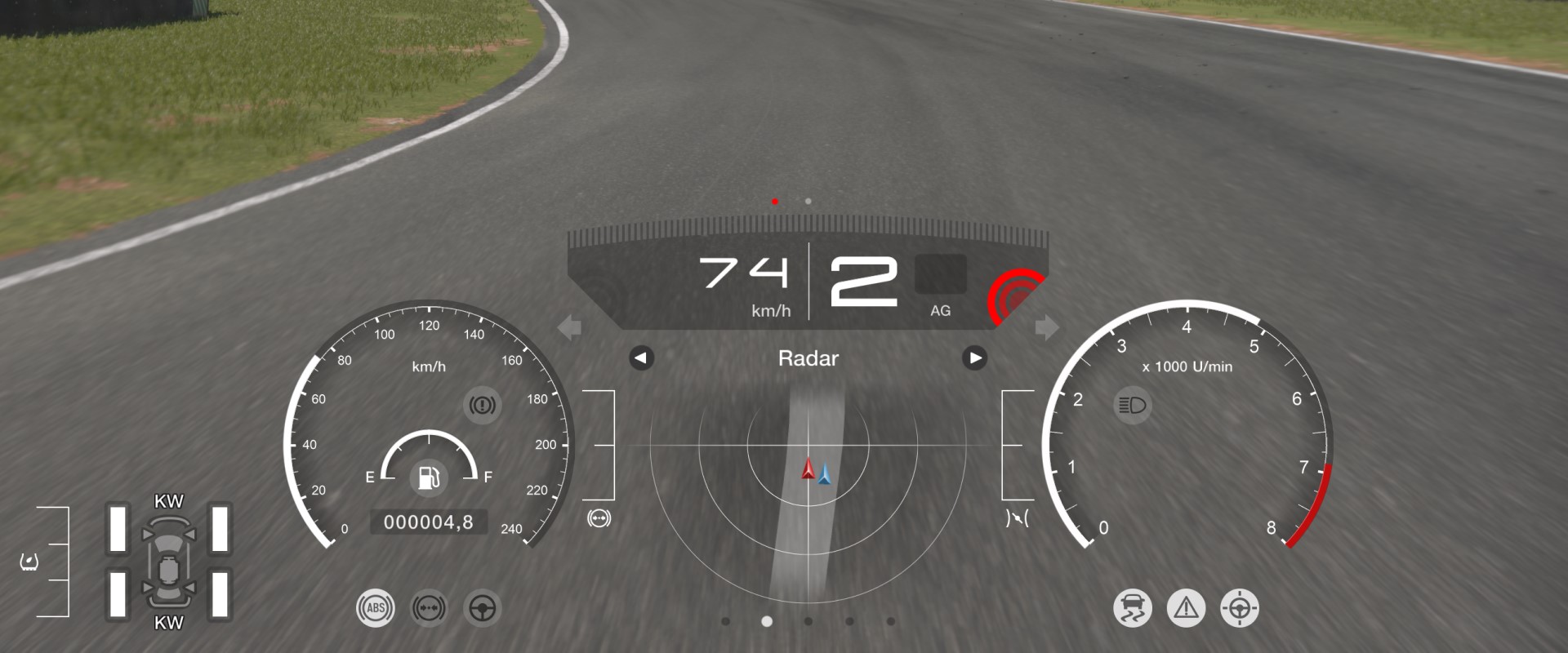The height and width of the screenshot is (653, 1568).
Task: Select the car tire status diagram
Action: (x=169, y=562)
